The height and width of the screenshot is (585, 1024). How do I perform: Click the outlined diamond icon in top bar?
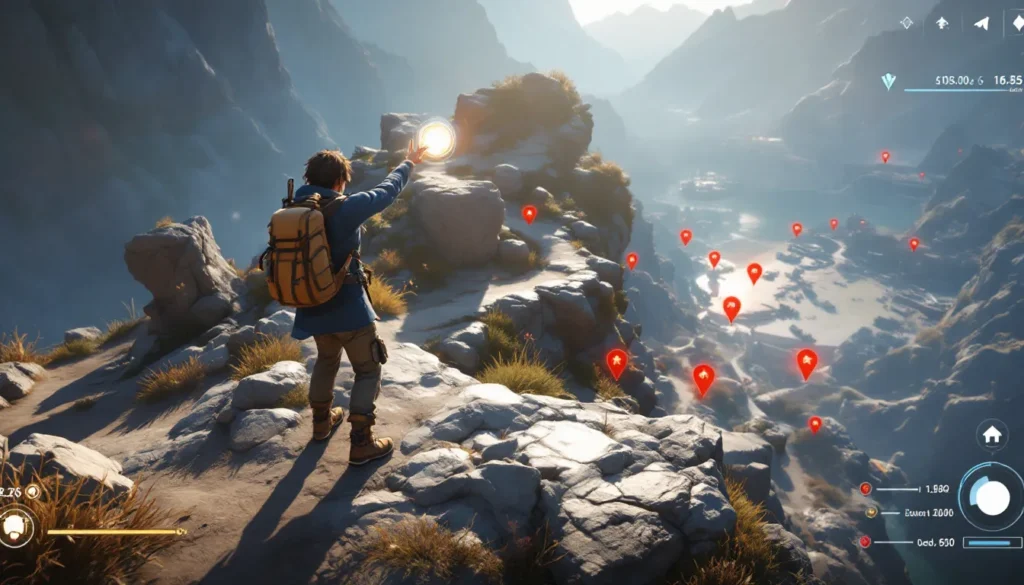(907, 22)
